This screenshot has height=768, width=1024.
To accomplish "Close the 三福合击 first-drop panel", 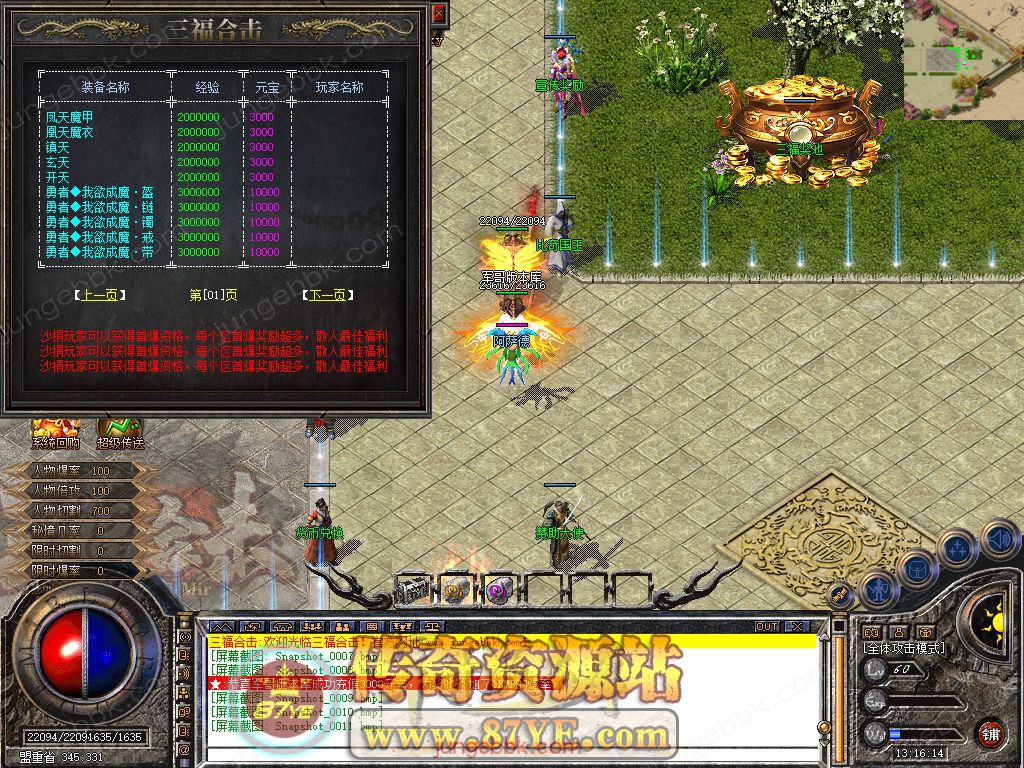I will pyautogui.click(x=437, y=15).
